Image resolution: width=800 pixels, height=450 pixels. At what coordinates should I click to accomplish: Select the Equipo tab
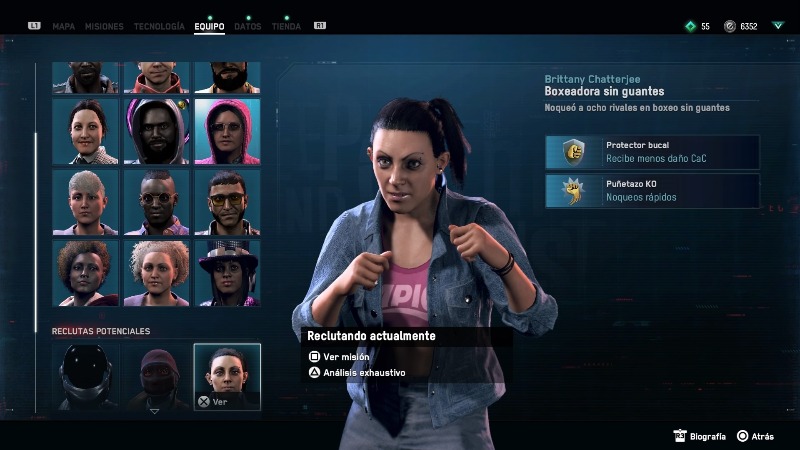tap(209, 26)
